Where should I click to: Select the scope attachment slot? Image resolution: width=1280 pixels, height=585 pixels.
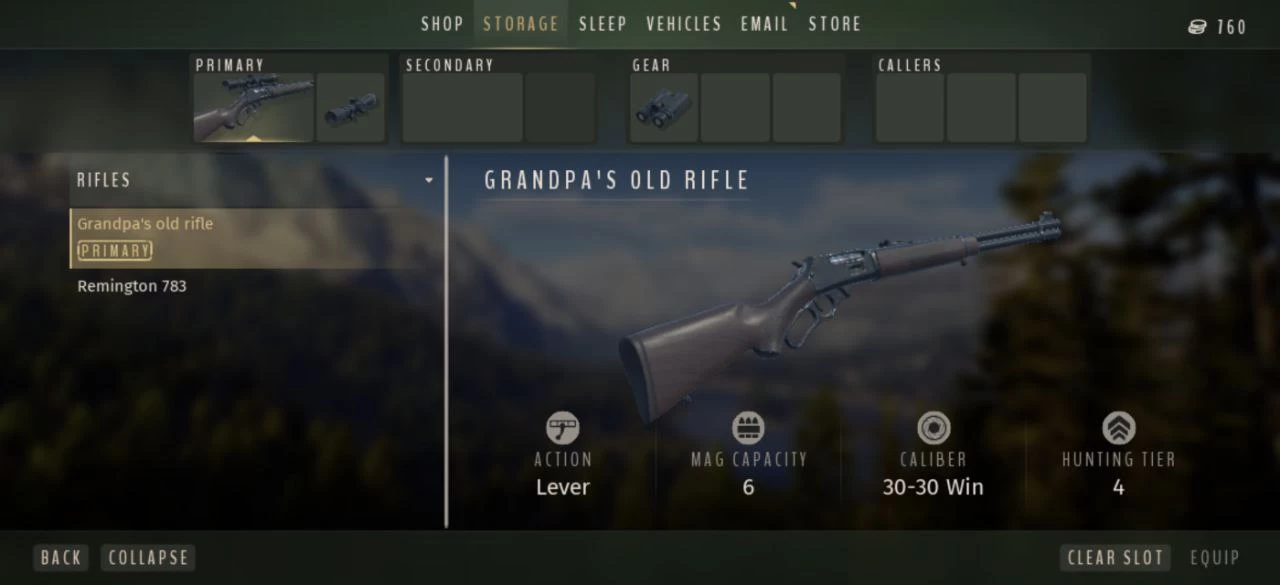[350, 107]
